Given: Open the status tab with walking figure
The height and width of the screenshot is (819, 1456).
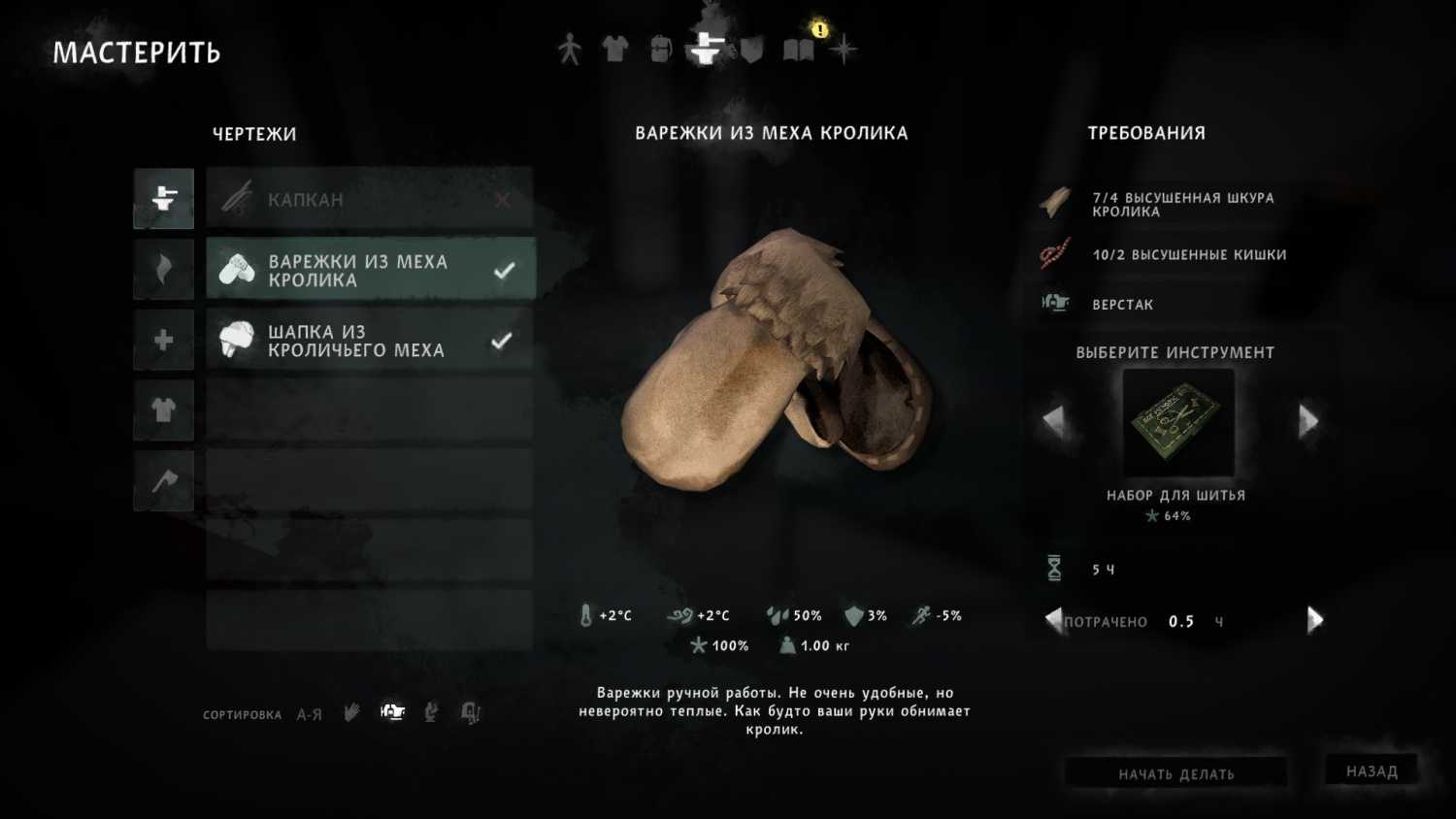Looking at the screenshot, I should [570, 49].
